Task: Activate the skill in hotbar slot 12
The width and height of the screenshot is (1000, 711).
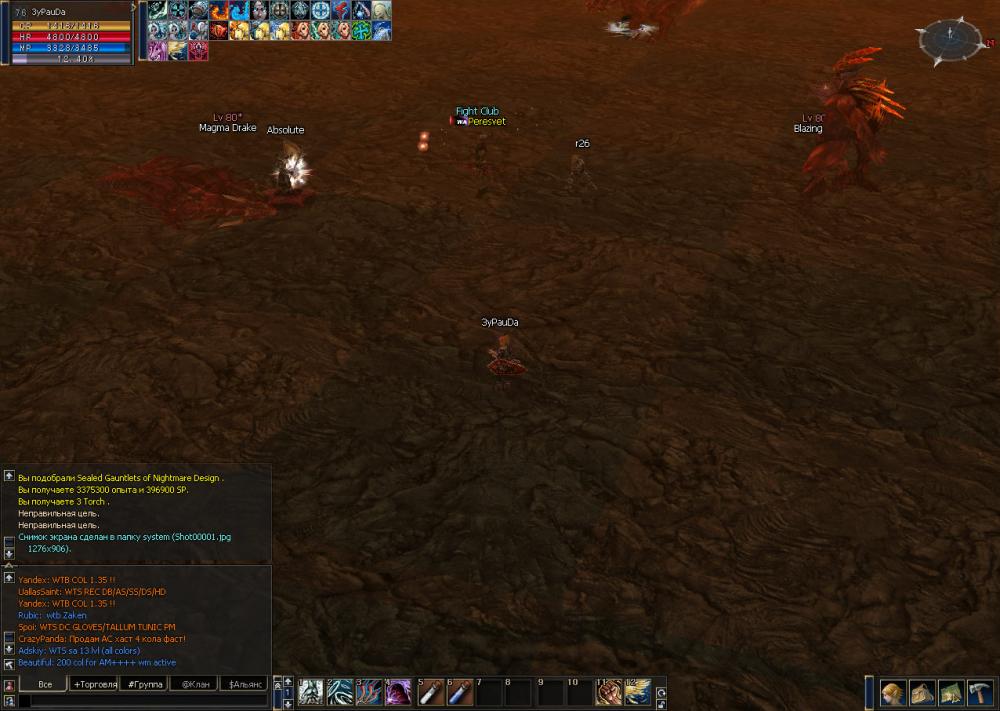Action: point(638,692)
